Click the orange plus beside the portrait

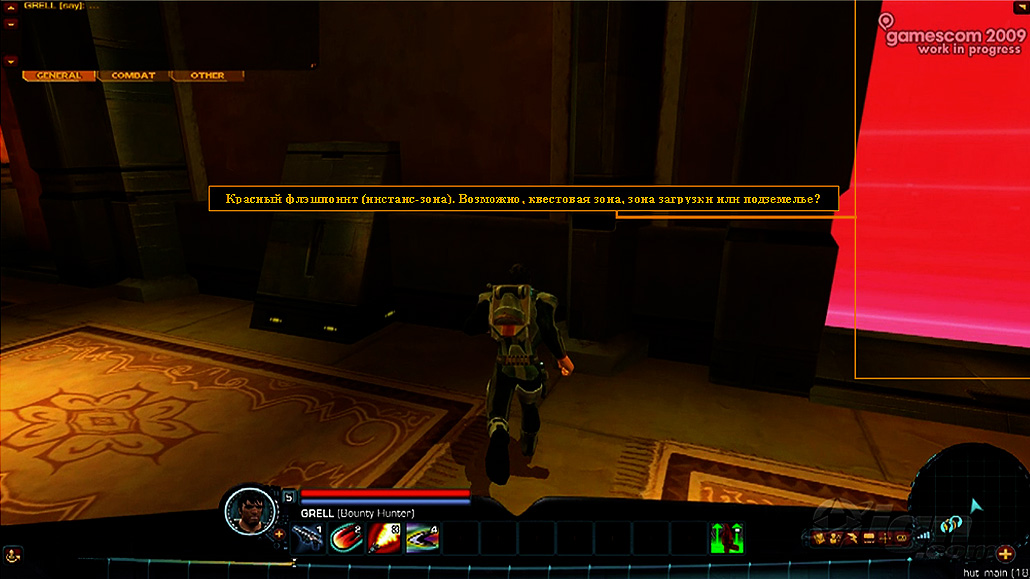pyautogui.click(x=278, y=534)
